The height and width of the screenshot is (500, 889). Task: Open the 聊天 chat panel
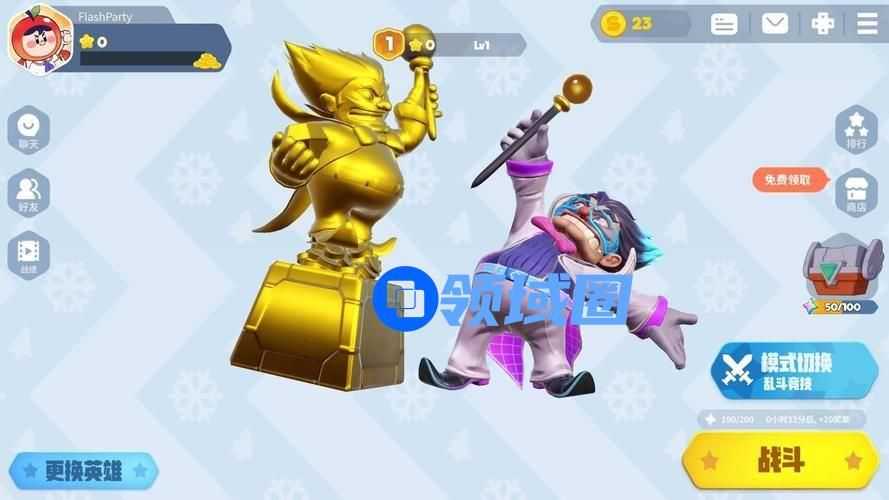[28, 129]
